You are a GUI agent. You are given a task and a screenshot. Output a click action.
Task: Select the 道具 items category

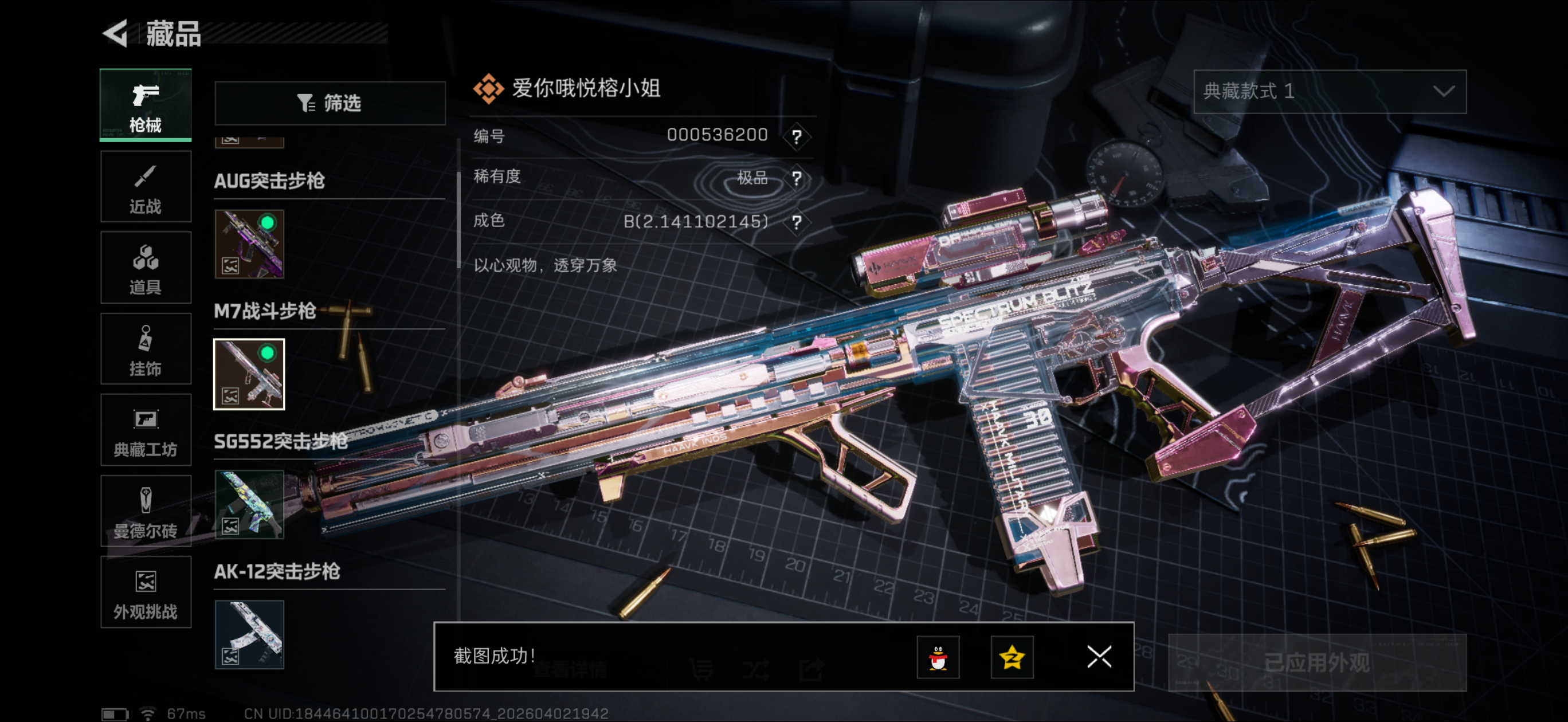(146, 268)
